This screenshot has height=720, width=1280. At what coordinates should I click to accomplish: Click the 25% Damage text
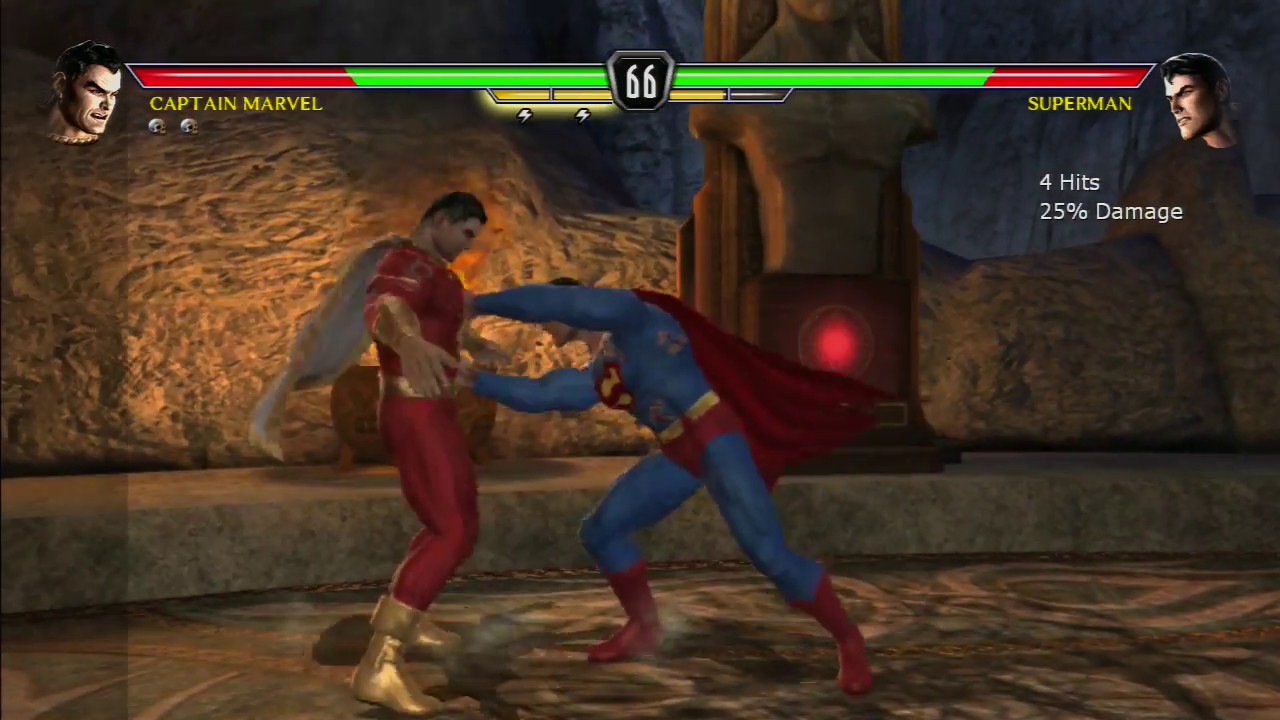click(1111, 211)
